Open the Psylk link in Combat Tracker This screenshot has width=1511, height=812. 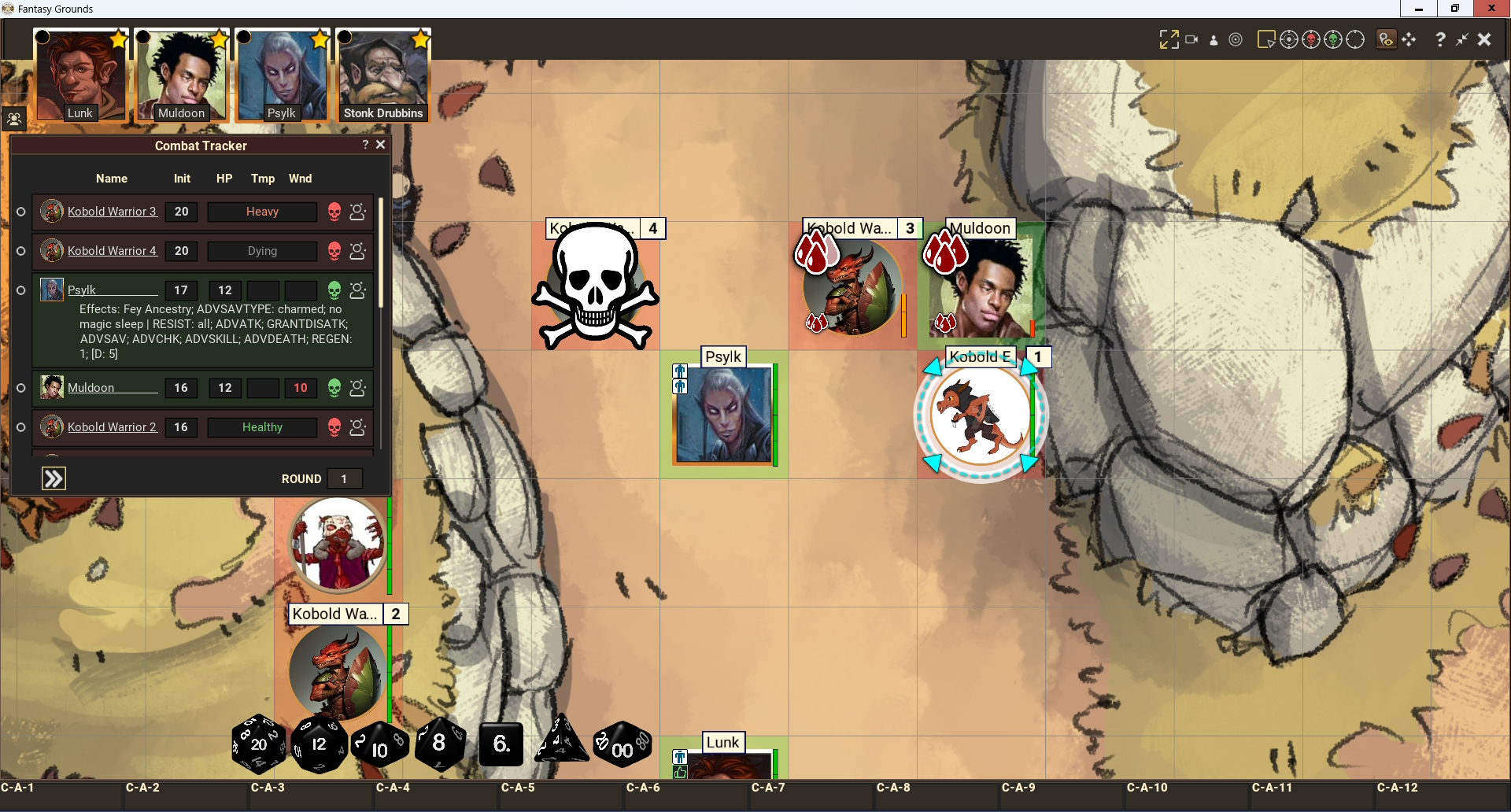[x=82, y=290]
